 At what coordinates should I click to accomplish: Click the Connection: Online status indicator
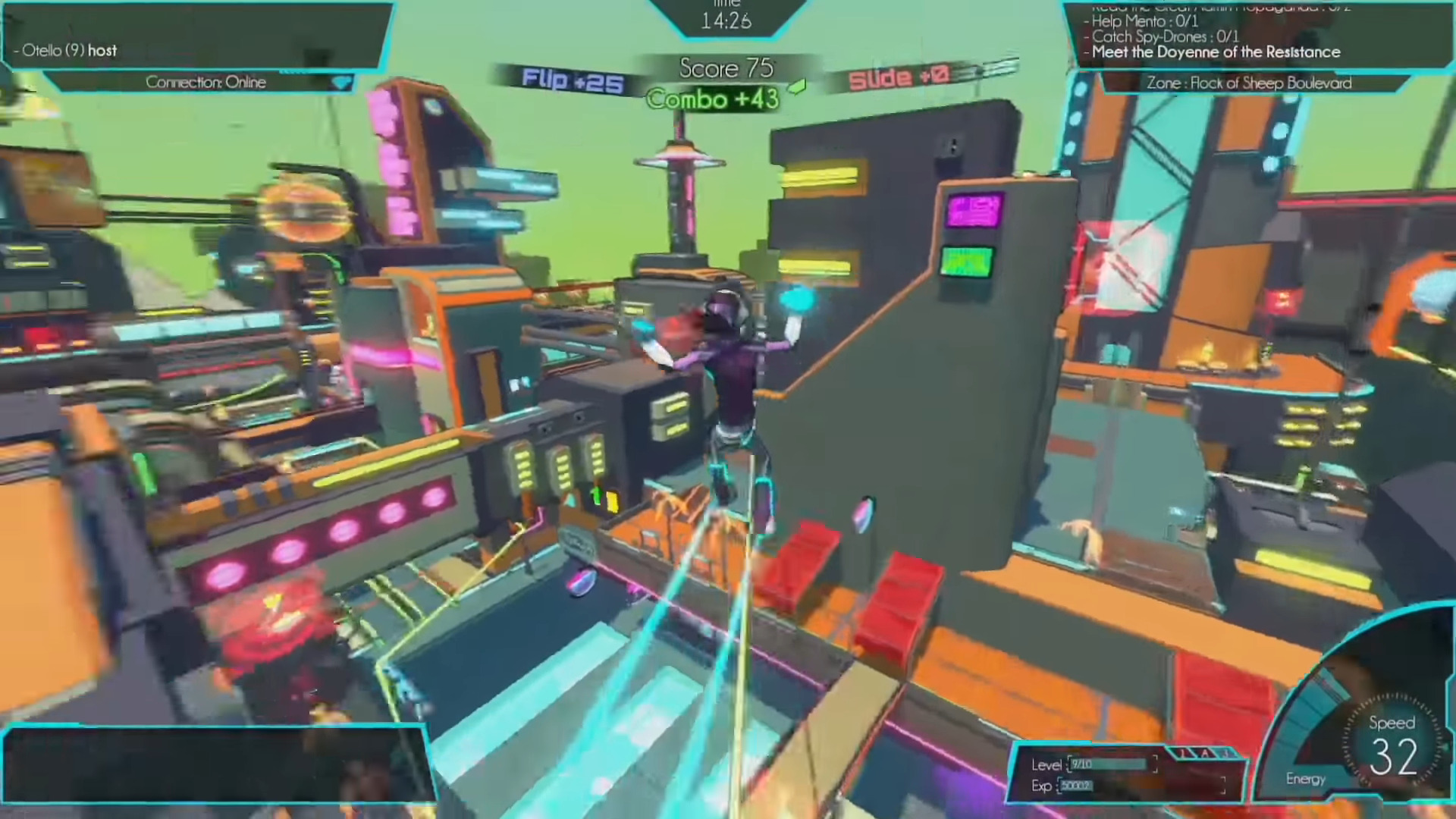pyautogui.click(x=206, y=82)
